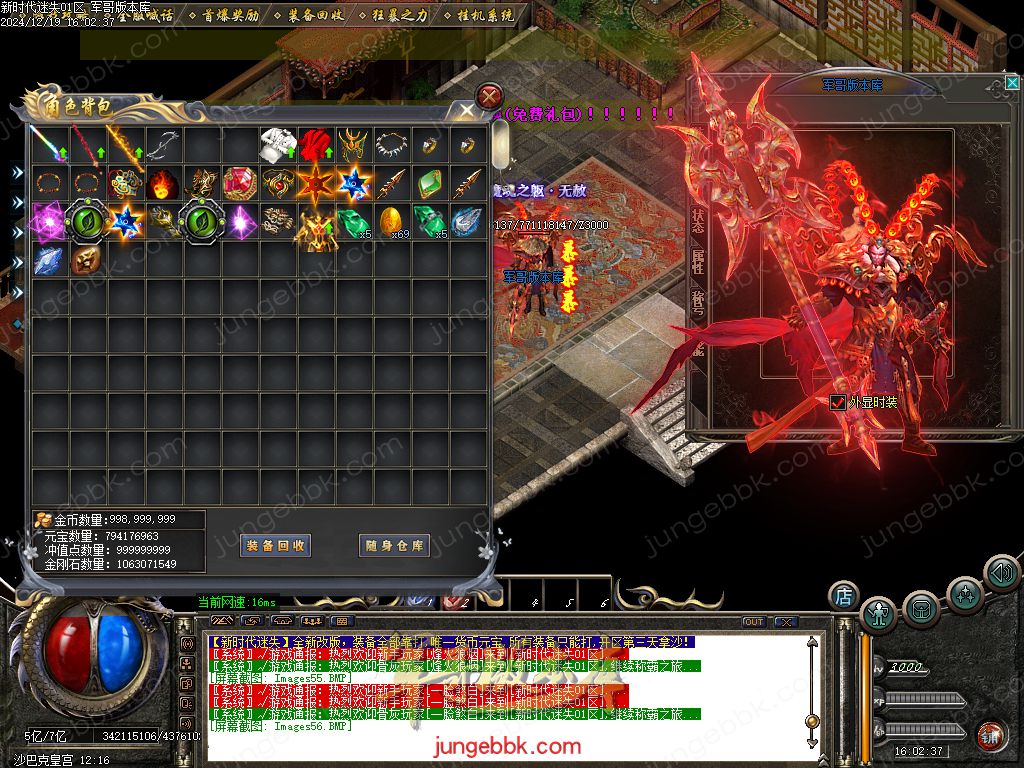Open the shop with the 店 button
This screenshot has height=768, width=1024.
pyautogui.click(x=844, y=596)
